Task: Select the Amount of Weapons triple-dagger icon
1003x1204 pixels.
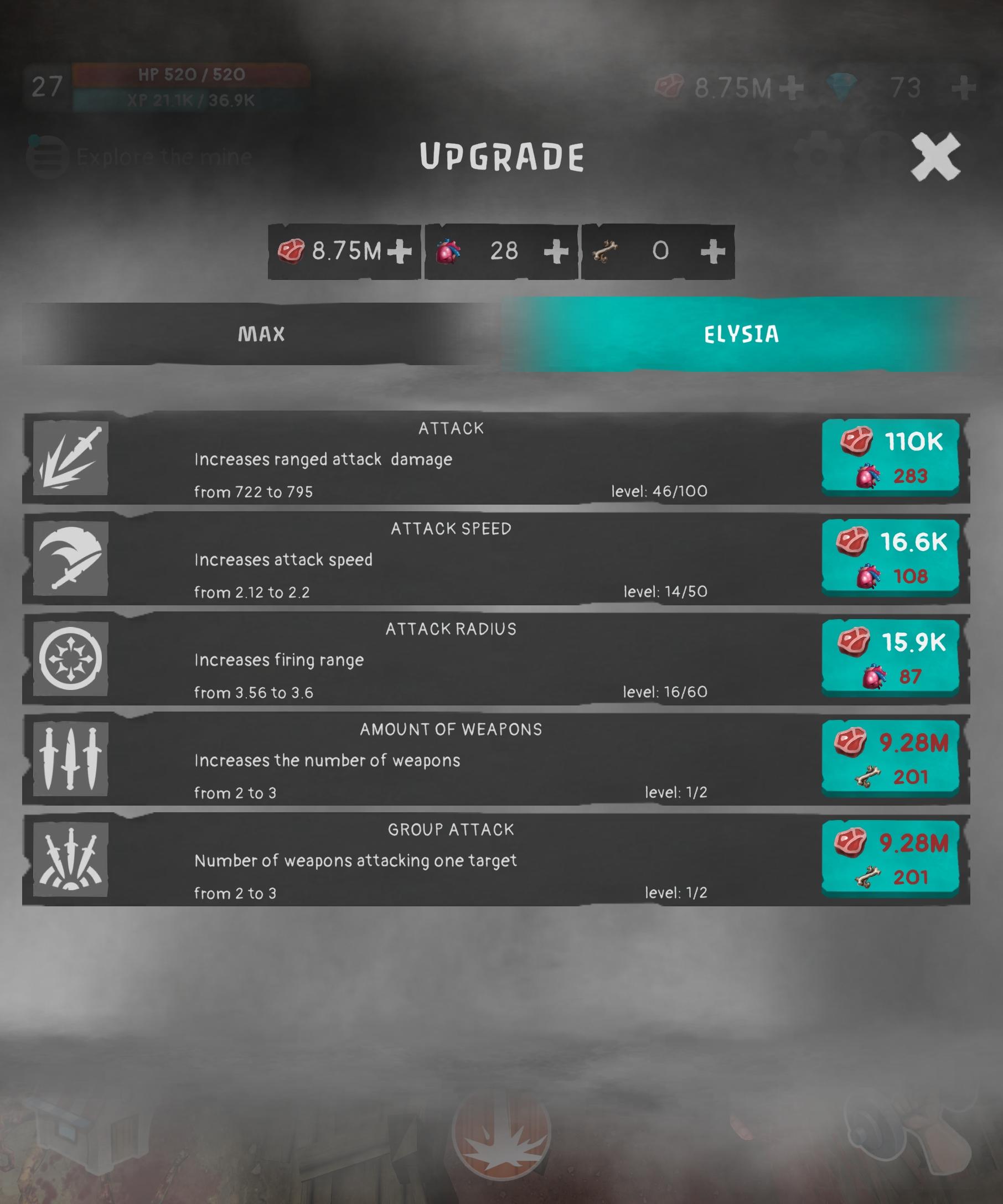Action: tap(67, 760)
